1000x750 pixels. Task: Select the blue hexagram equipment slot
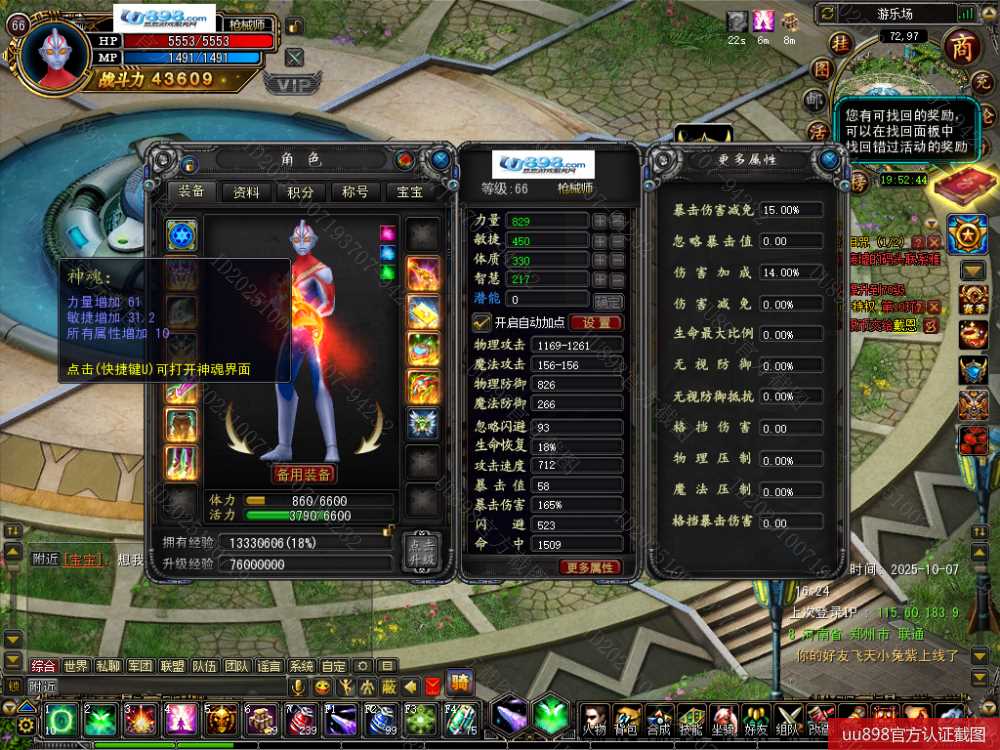tap(182, 236)
